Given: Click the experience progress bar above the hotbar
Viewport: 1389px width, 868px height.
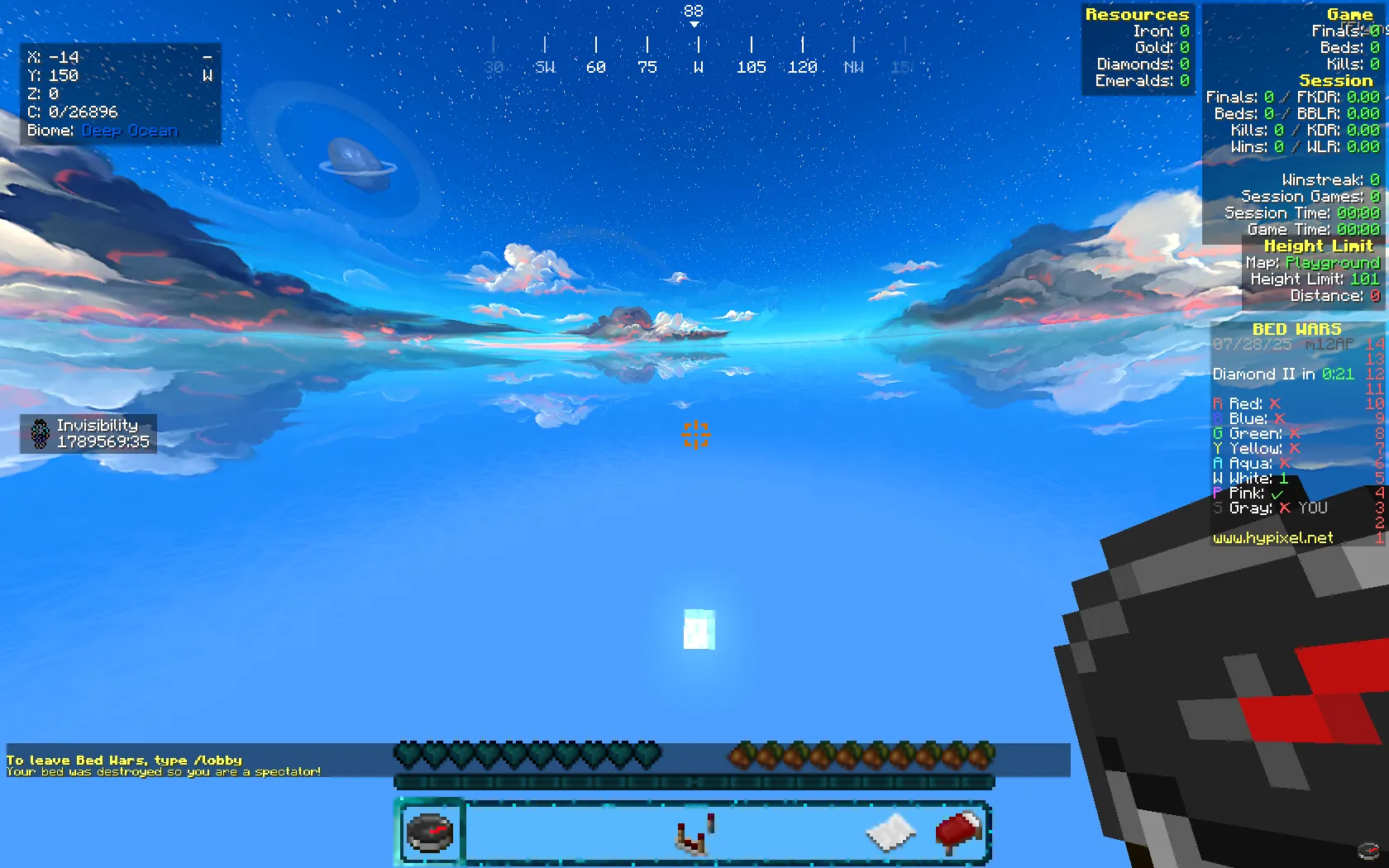Looking at the screenshot, I should point(693,780).
